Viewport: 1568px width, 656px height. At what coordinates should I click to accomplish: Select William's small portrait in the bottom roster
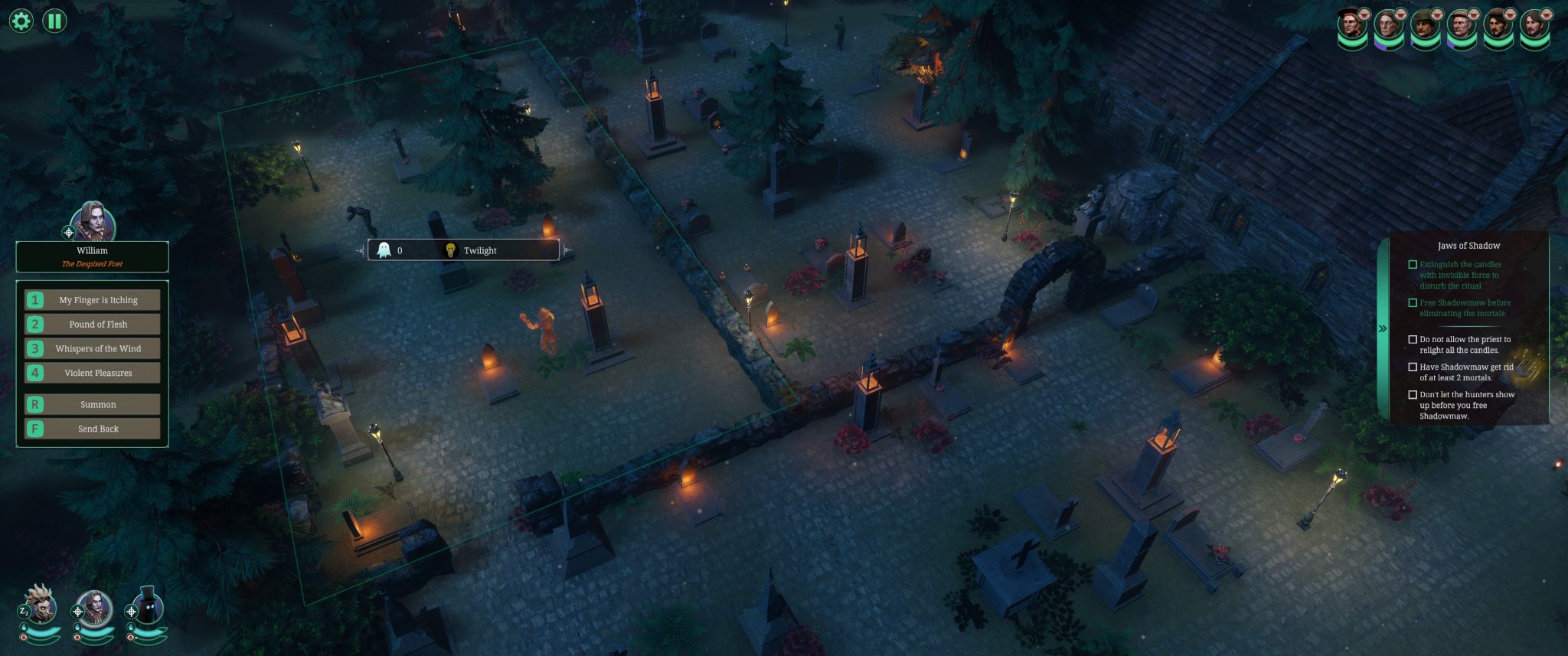tap(95, 609)
